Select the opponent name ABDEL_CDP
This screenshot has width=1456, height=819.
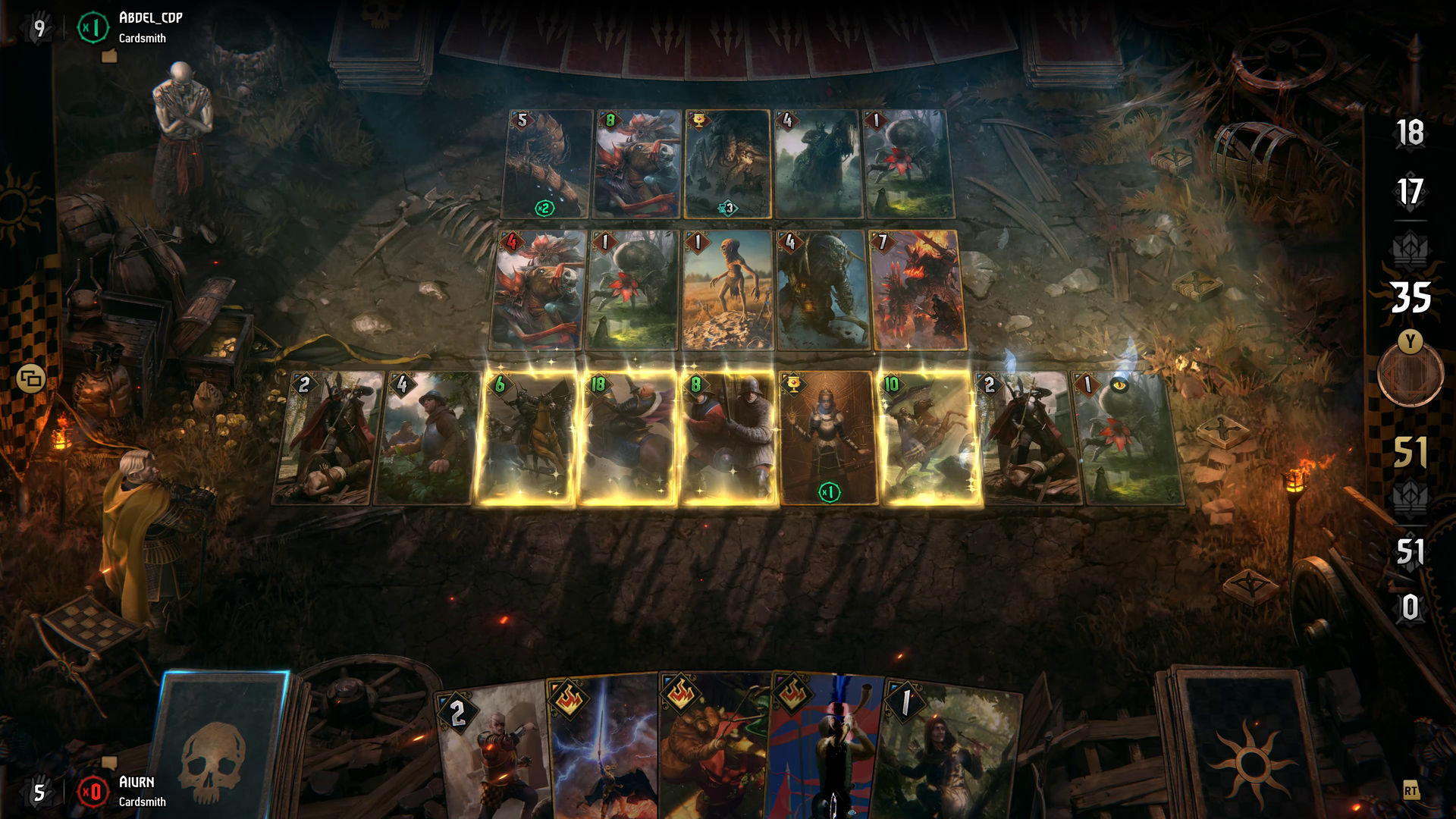point(149,20)
